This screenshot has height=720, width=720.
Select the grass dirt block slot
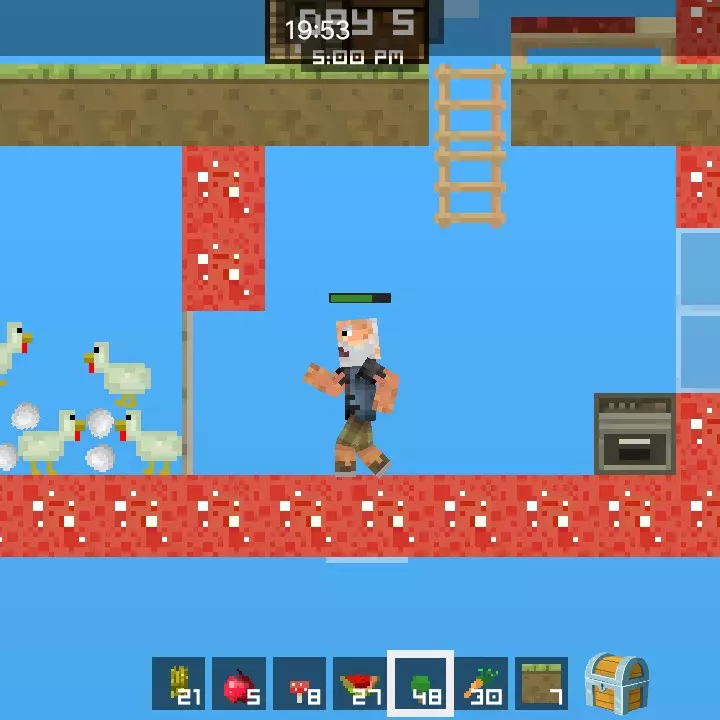tap(541, 684)
